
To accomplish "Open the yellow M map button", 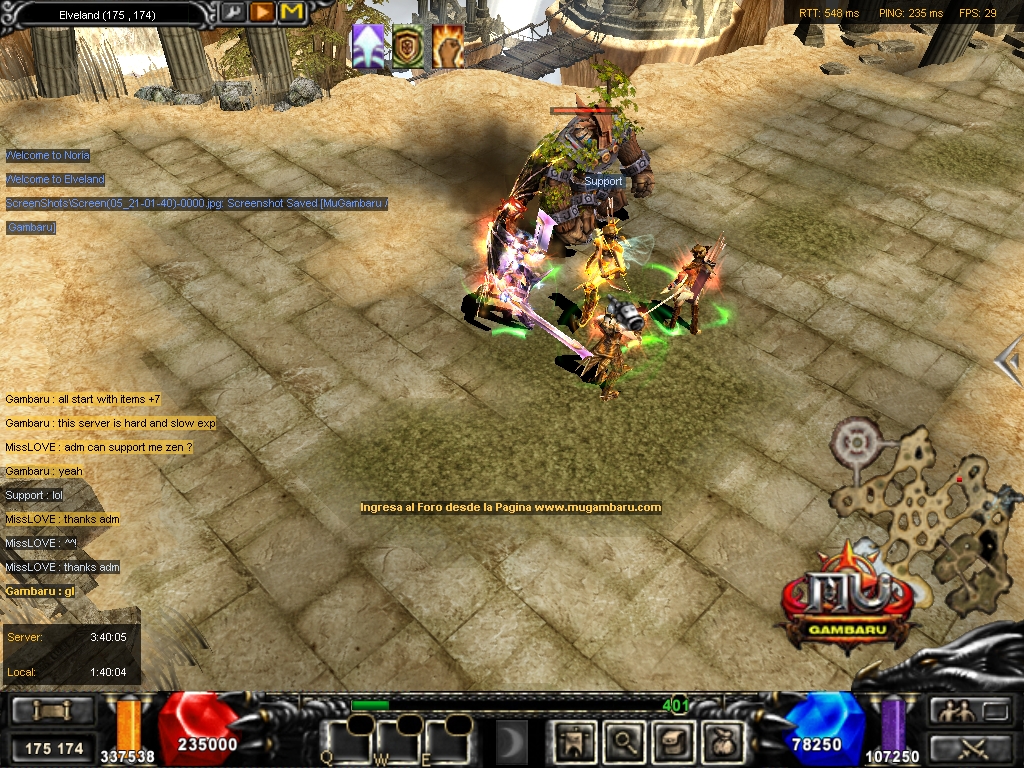I will (292, 13).
